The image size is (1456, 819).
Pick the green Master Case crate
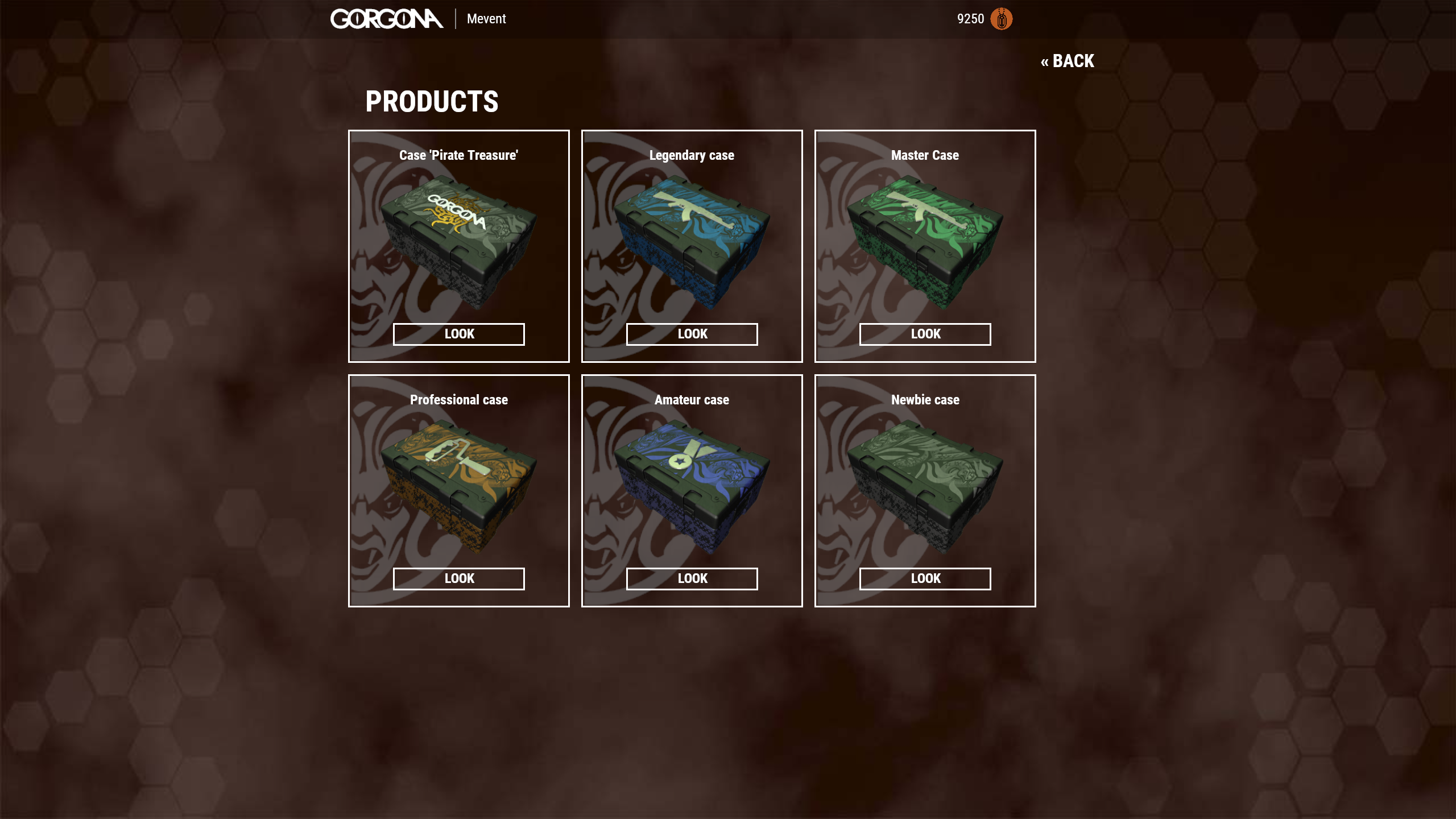click(925, 243)
